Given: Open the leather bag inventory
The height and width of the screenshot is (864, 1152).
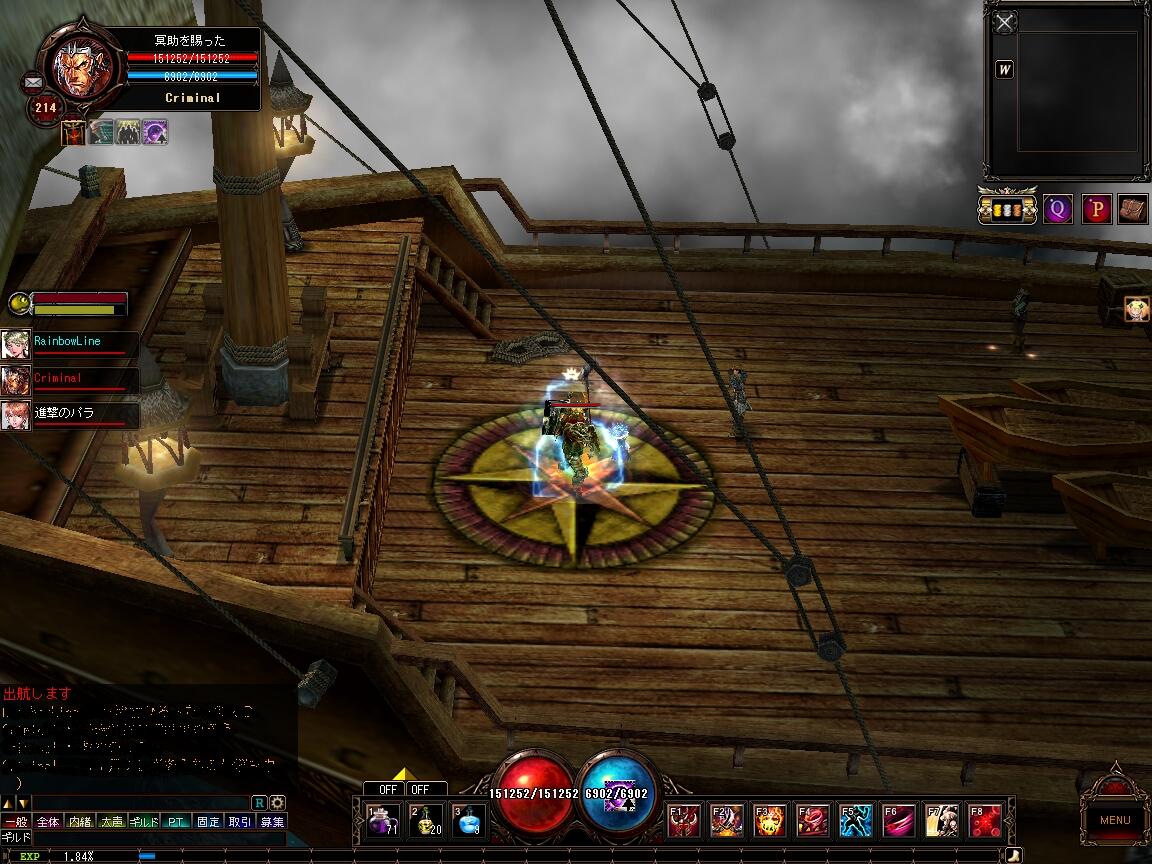Looking at the screenshot, I should (1132, 209).
